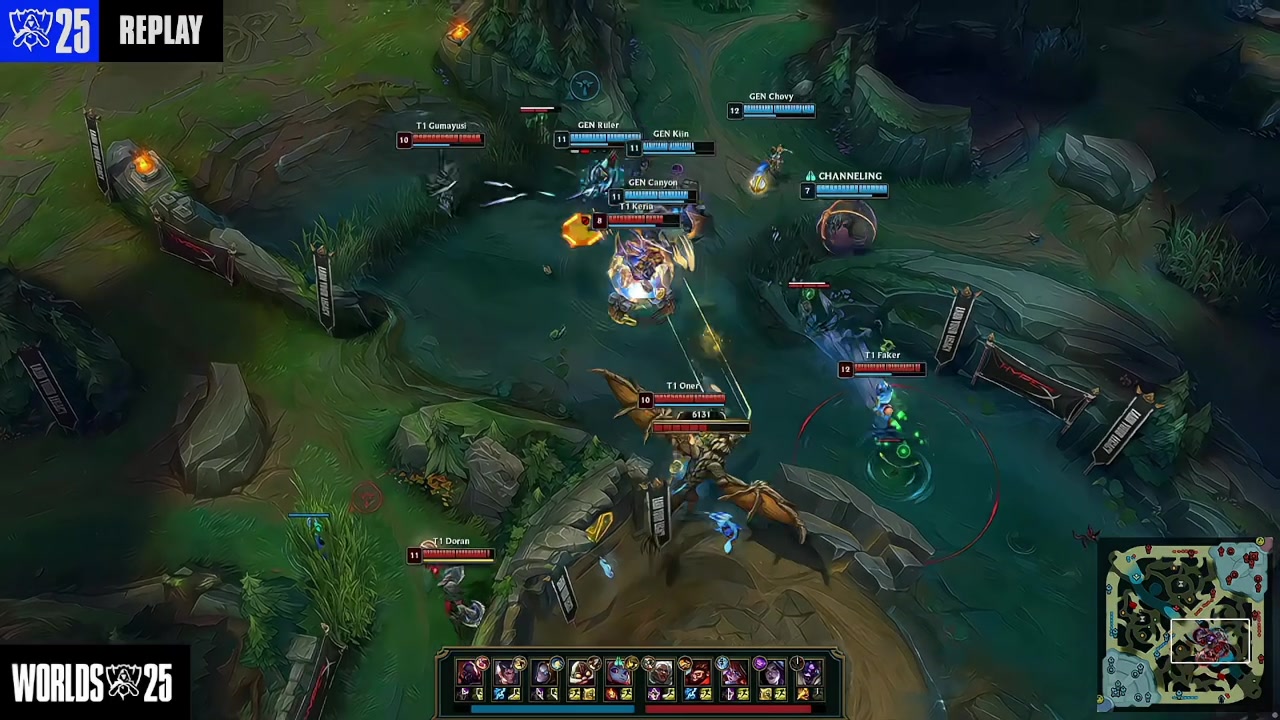Select the dark-haired woman in hat portrait
The width and height of the screenshot is (1280, 720).
click(771, 673)
